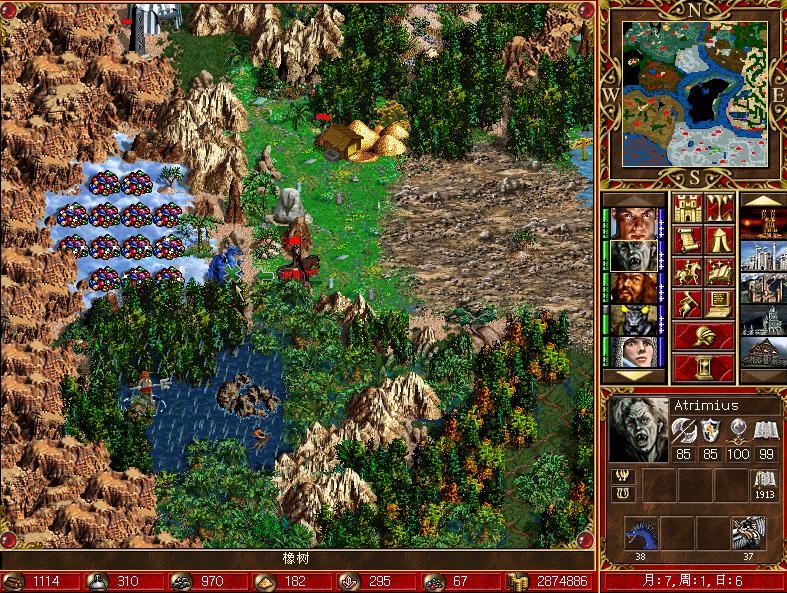Screen dimensions: 787x593
Task: Toggle the underground/surface view button
Action: [718, 209]
